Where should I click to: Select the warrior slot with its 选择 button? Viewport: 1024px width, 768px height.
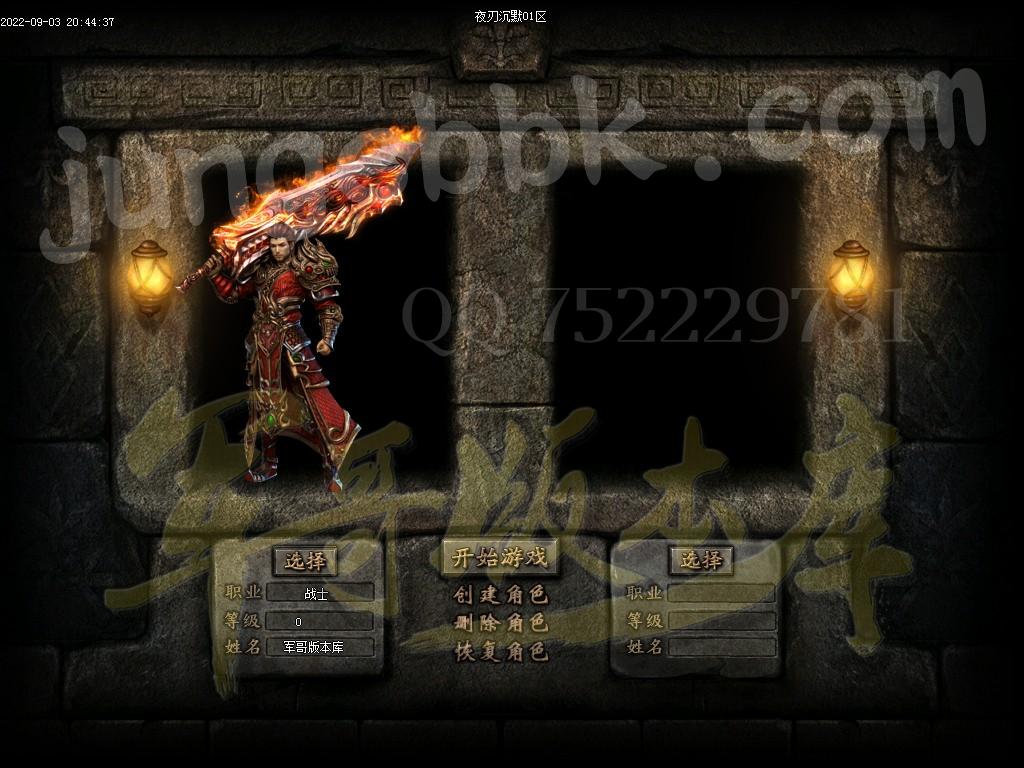point(305,561)
